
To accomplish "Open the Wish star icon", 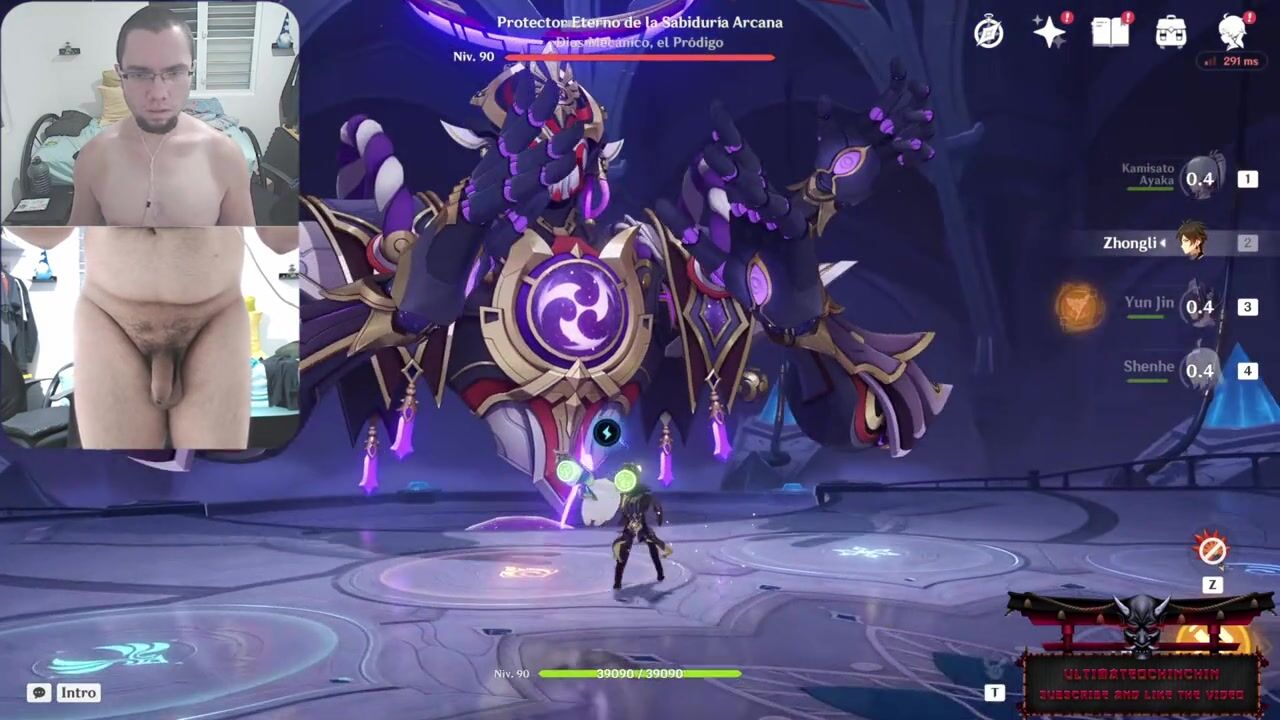I will [x=1049, y=33].
